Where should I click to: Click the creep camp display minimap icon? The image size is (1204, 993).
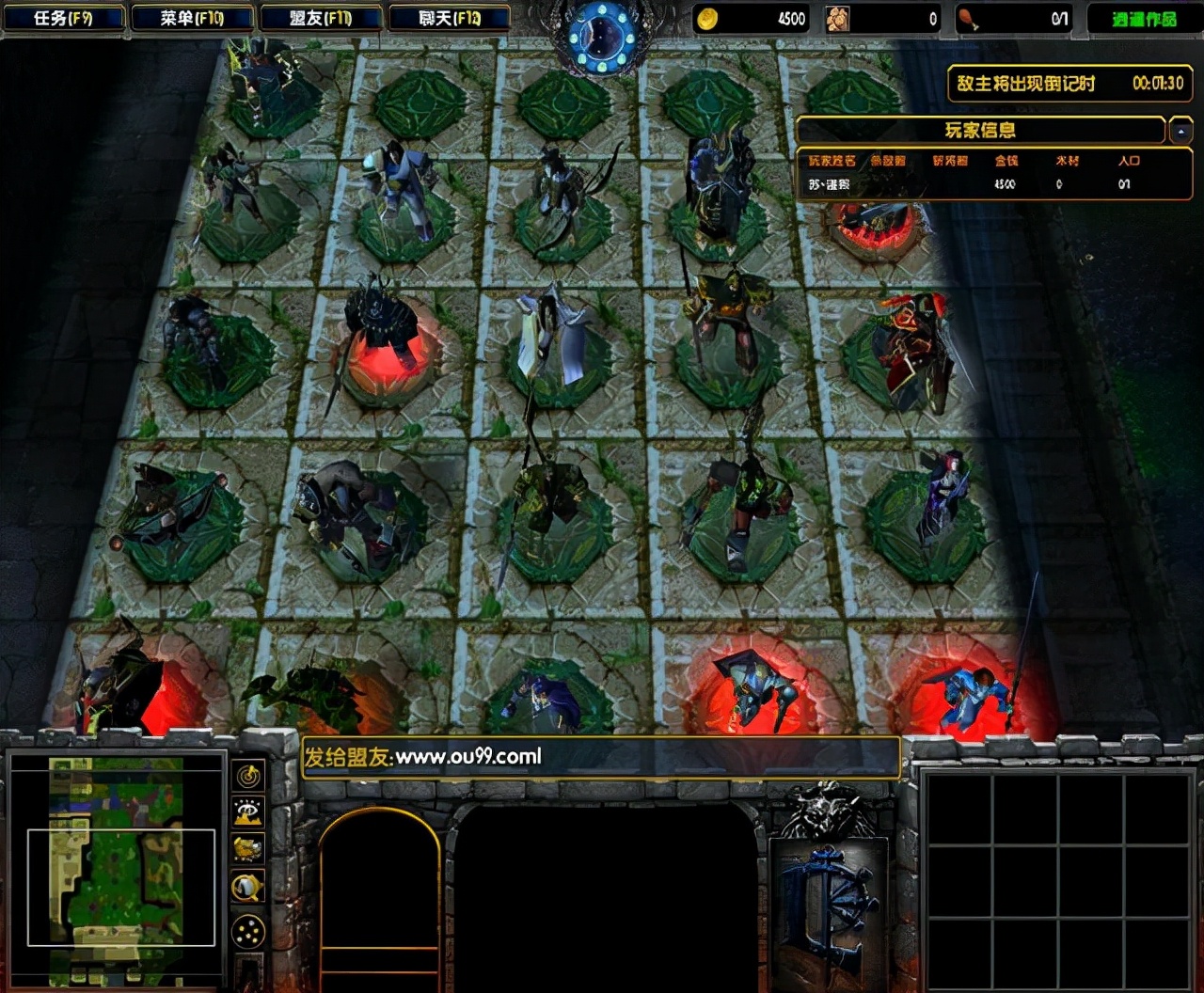[247, 847]
